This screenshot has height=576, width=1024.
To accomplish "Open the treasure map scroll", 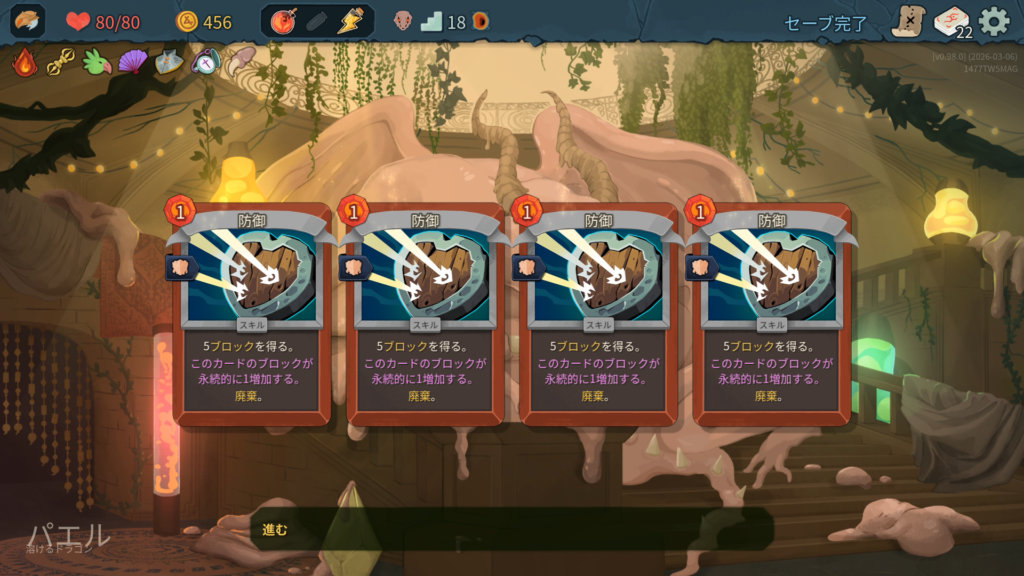I will (x=908, y=21).
